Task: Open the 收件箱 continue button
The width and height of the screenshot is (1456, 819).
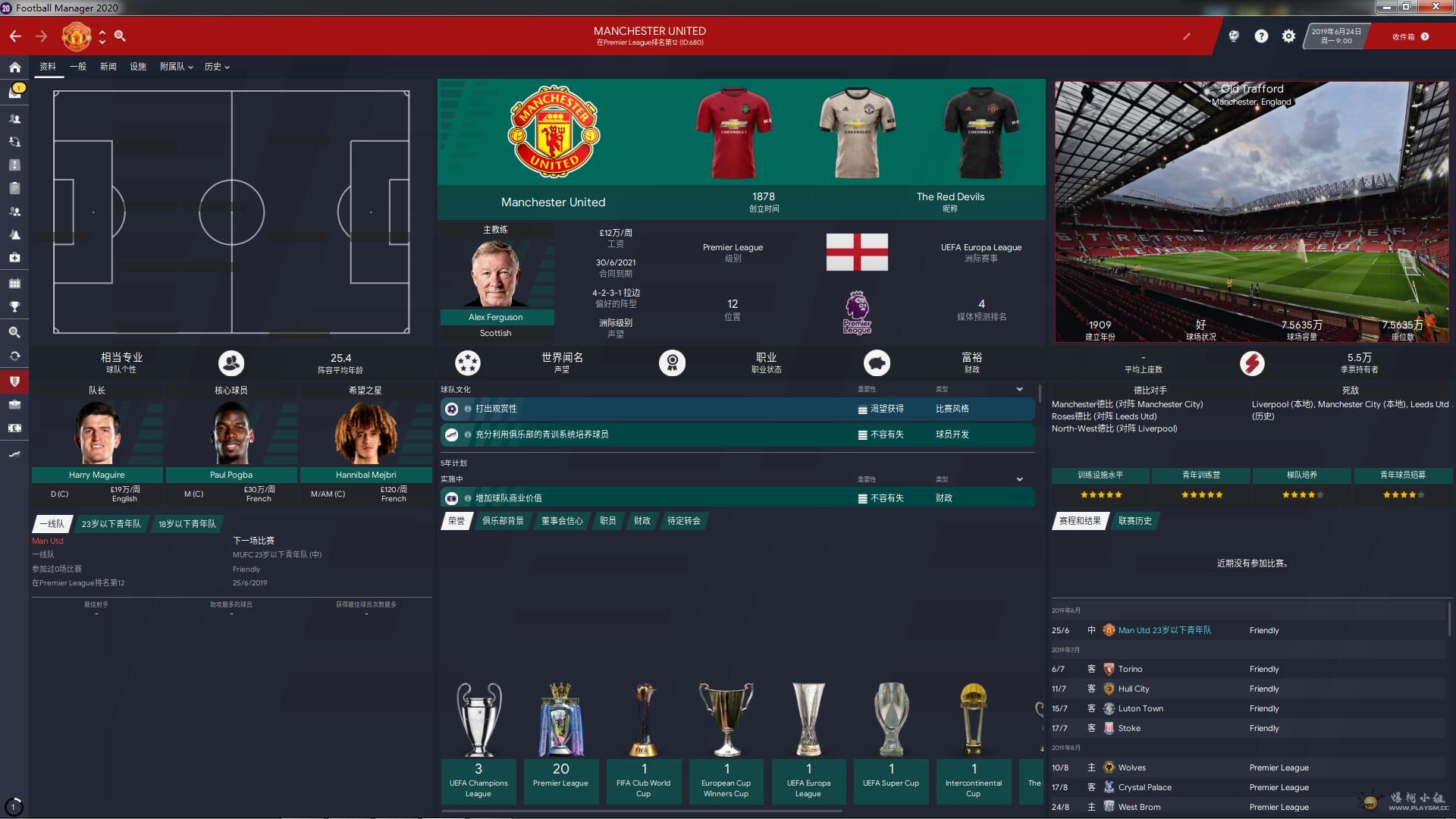Action: [x=1410, y=36]
